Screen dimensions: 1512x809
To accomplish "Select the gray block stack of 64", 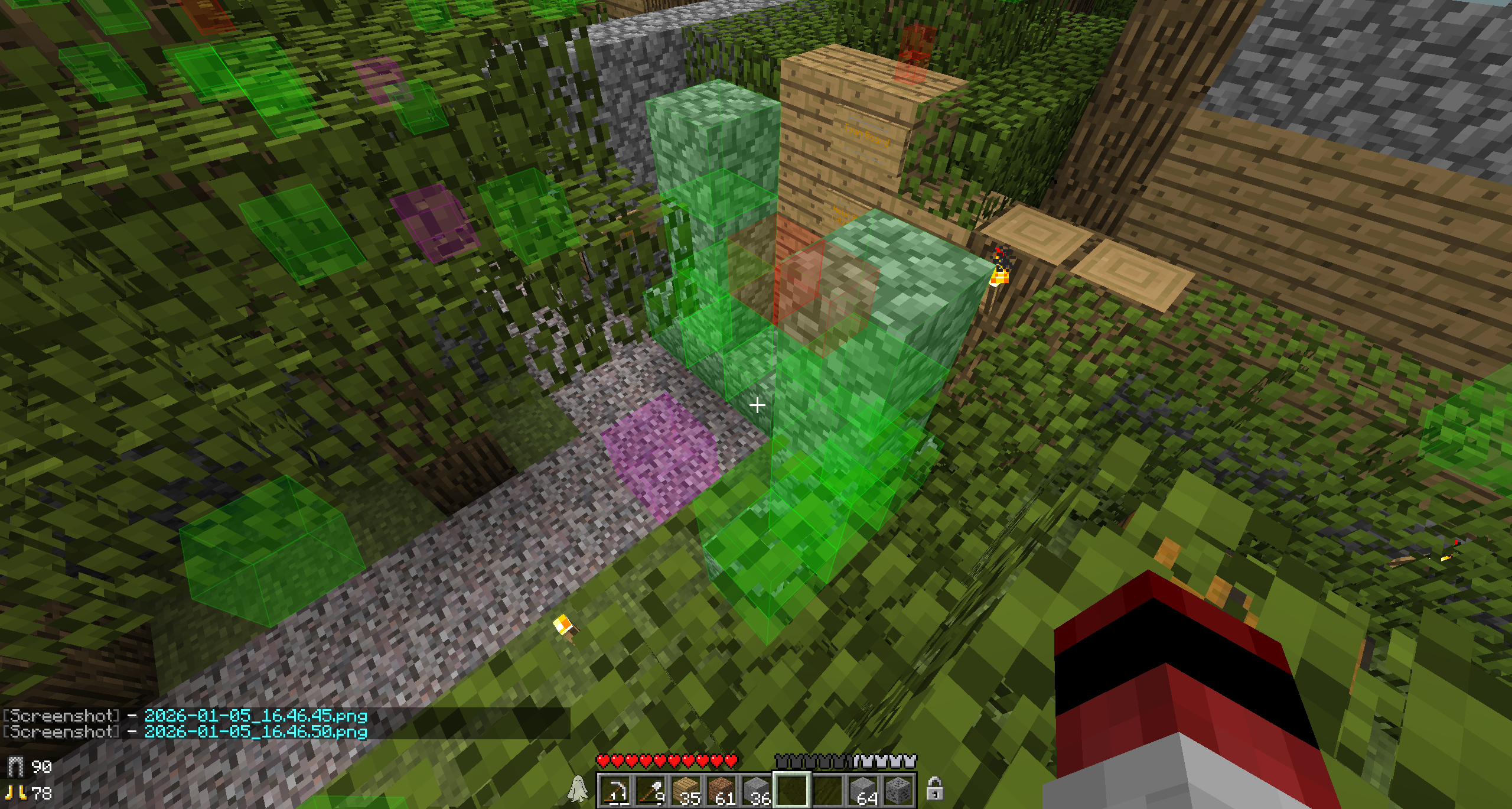I will [x=863, y=790].
